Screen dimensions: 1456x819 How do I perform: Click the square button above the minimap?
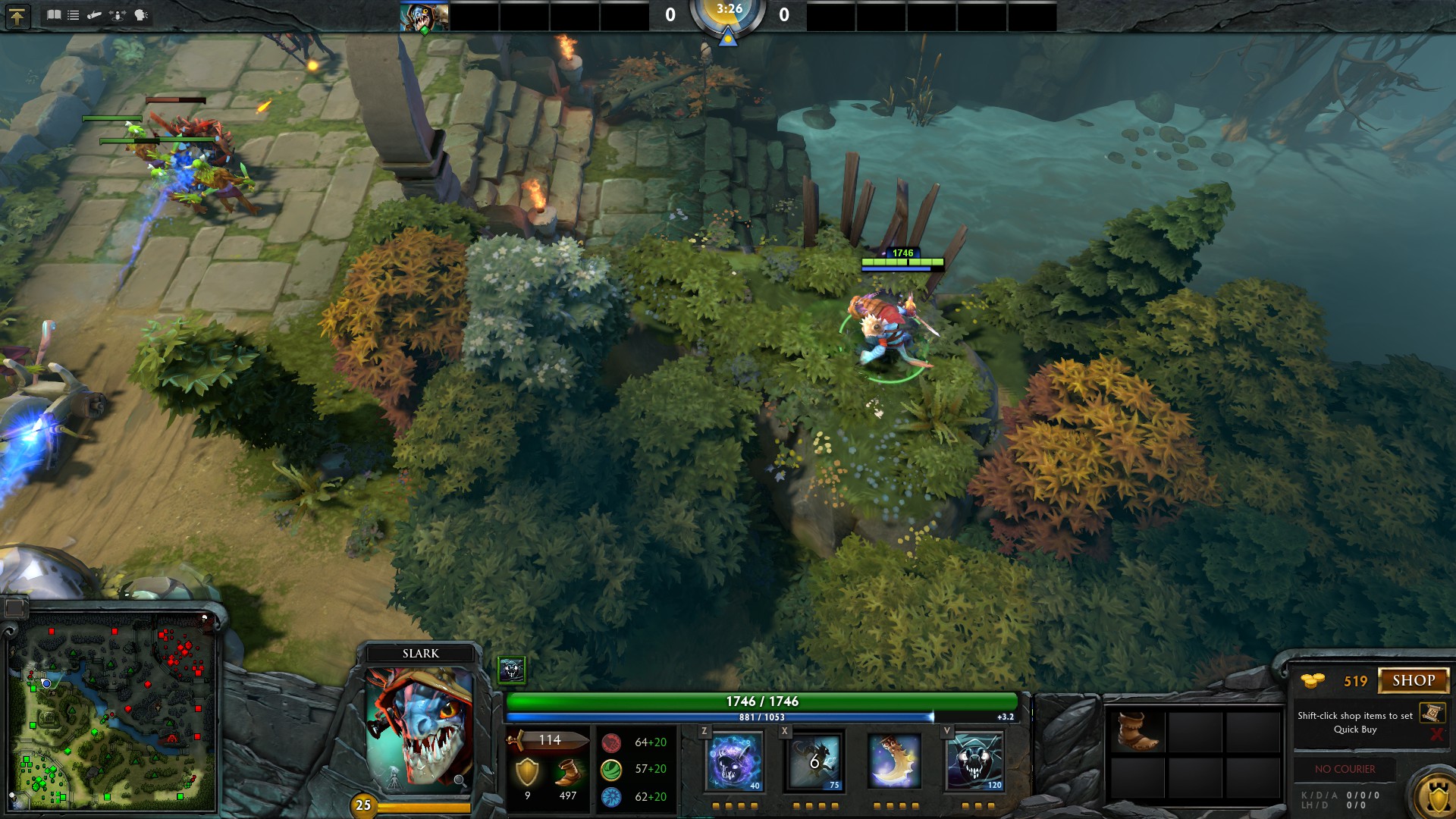click(x=15, y=607)
